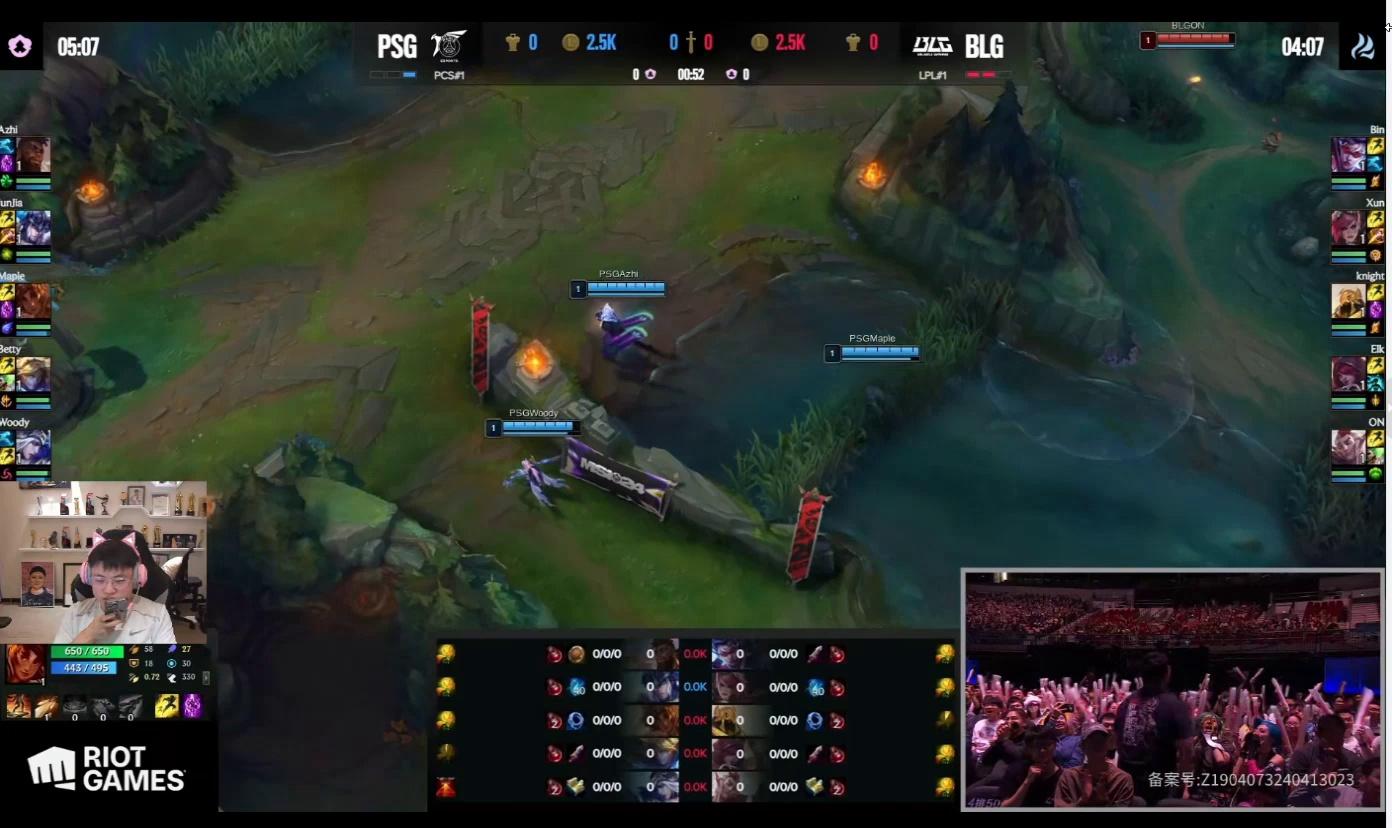
Task: Click the Riot Games logo
Action: [x=107, y=769]
